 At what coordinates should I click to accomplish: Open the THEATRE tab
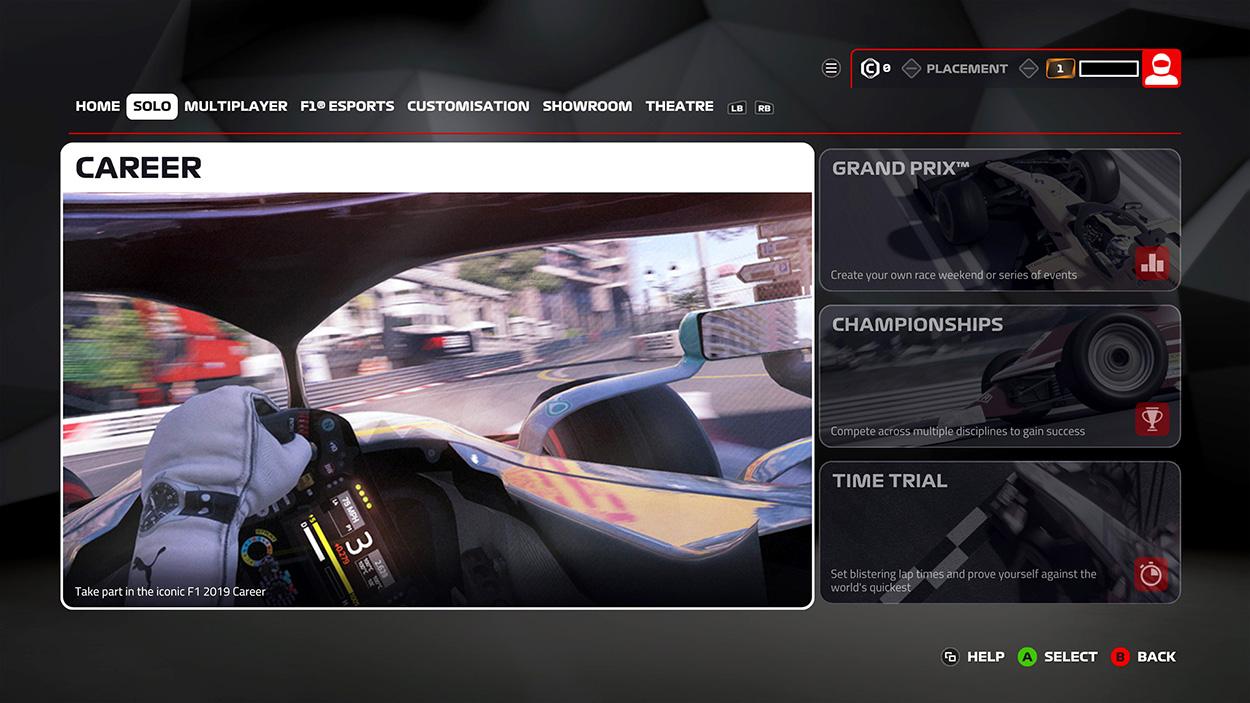click(679, 106)
